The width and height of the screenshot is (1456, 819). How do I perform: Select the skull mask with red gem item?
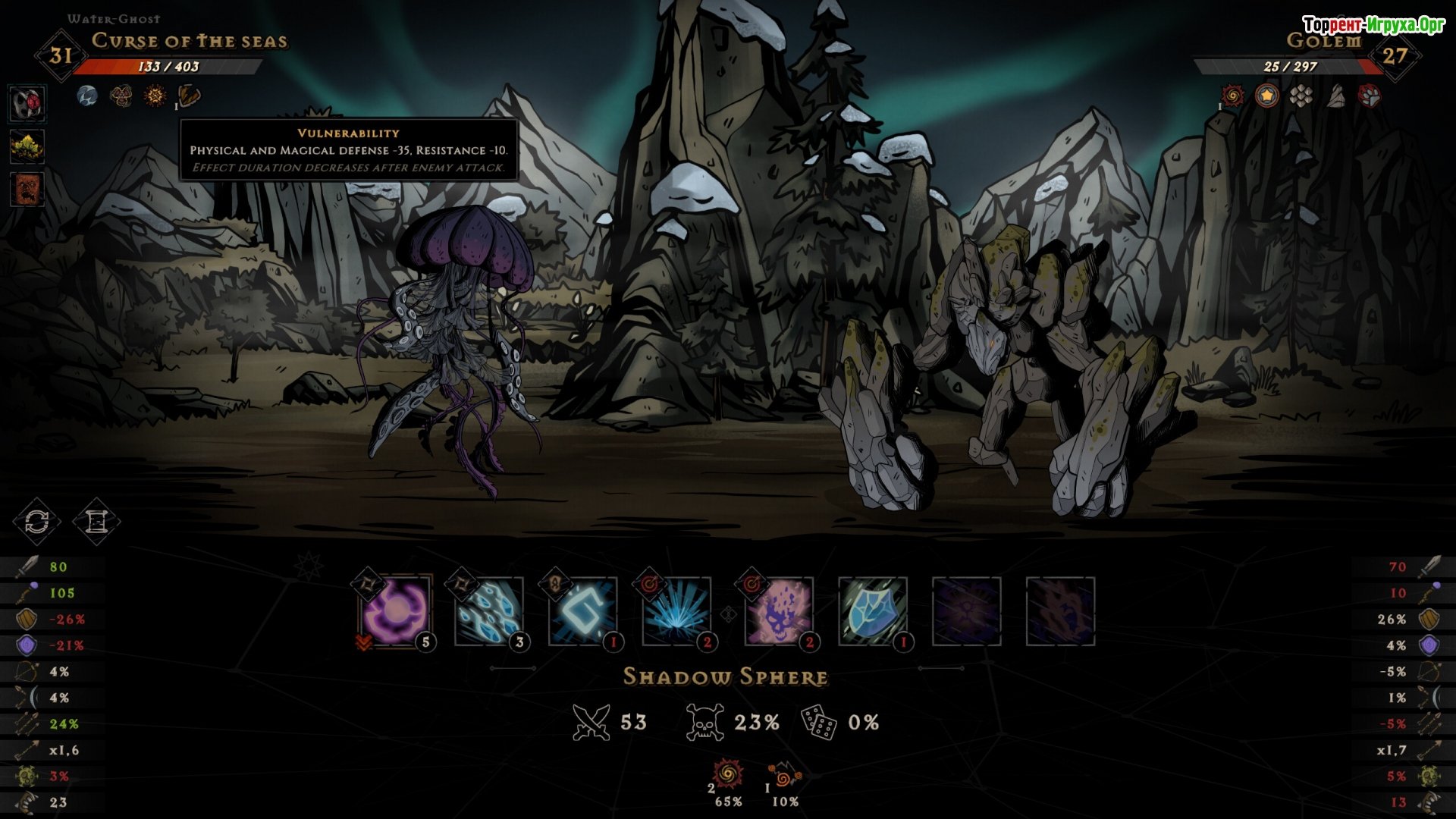click(27, 104)
